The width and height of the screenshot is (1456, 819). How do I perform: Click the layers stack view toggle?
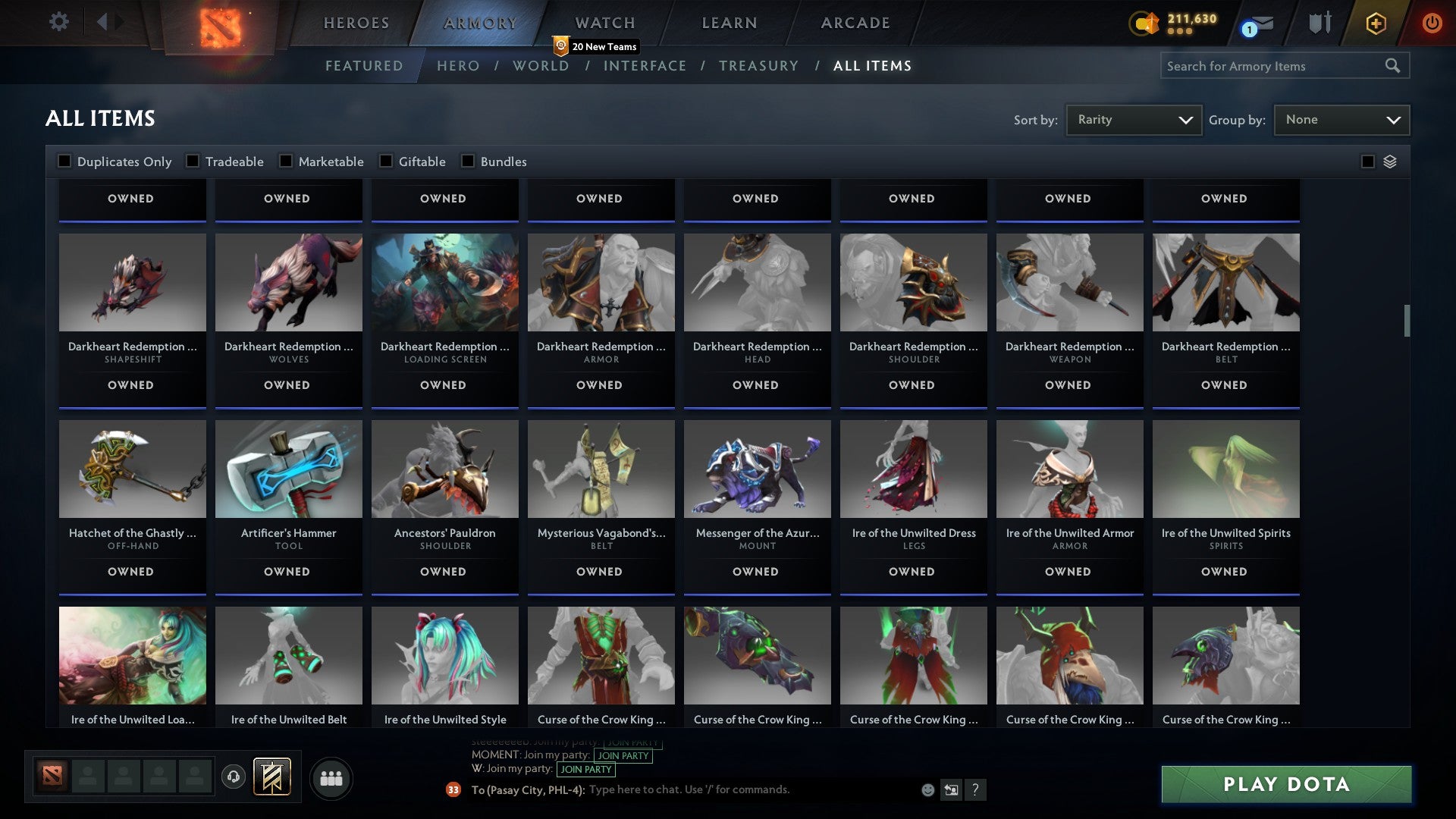click(1389, 161)
